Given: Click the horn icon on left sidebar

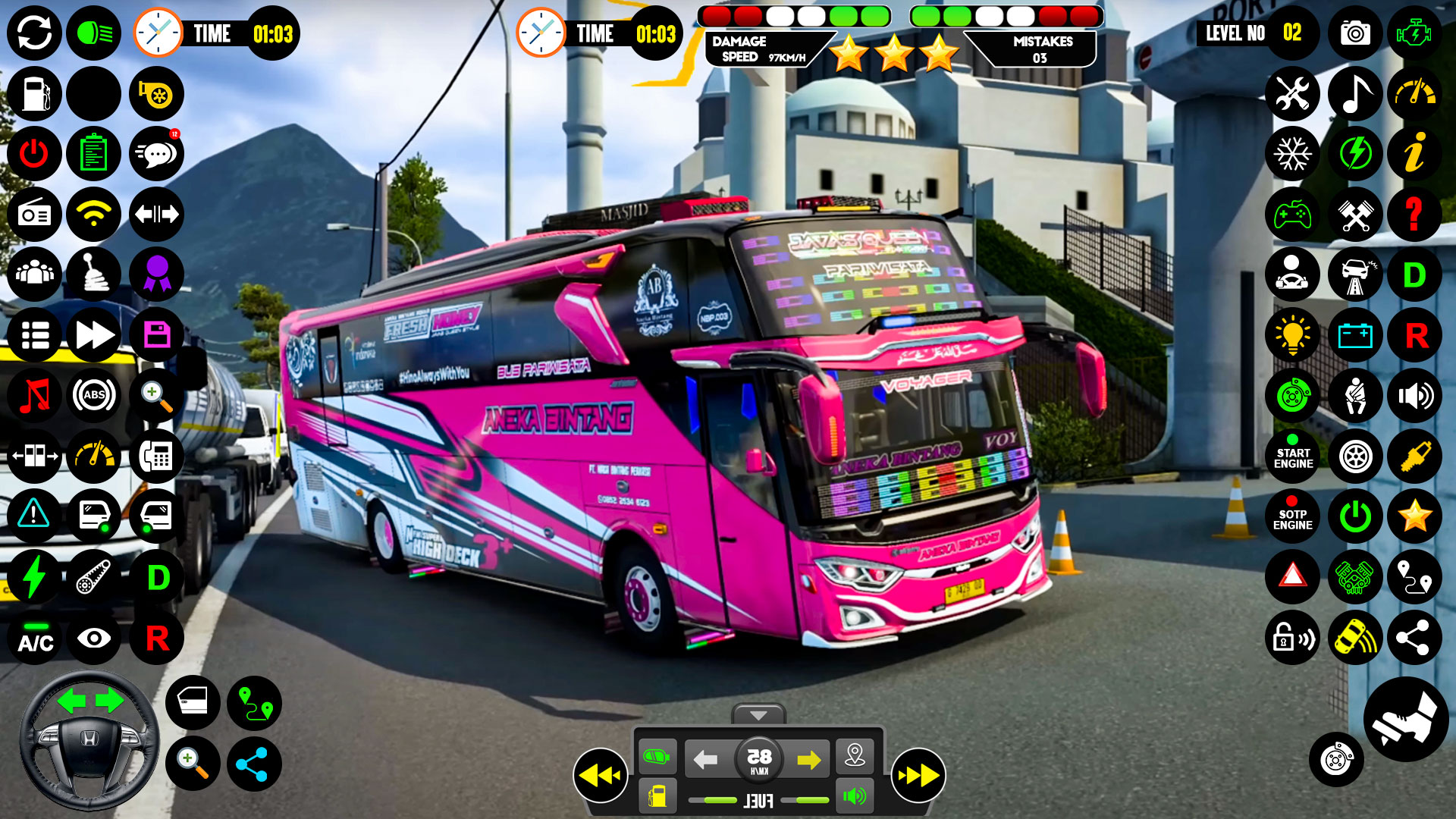Looking at the screenshot, I should tap(156, 94).
